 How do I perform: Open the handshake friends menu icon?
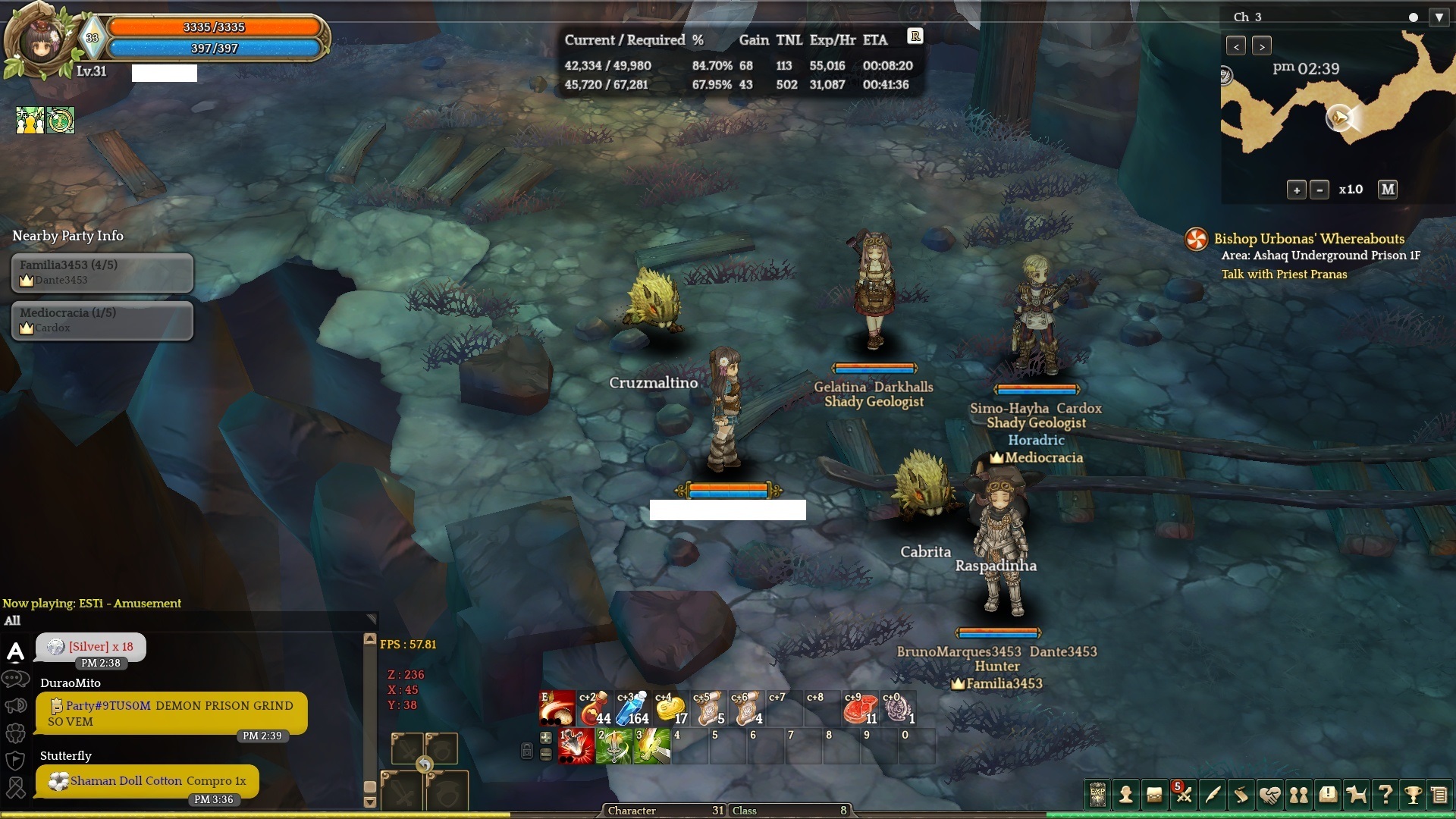[1269, 795]
